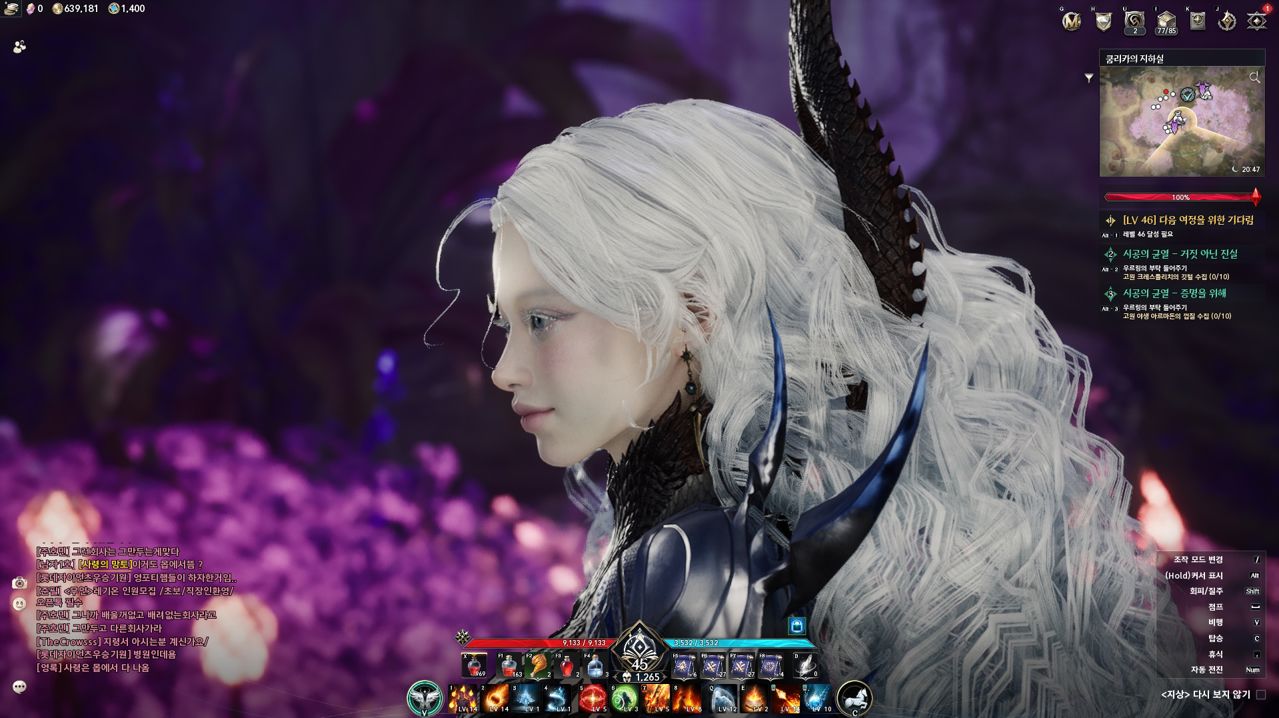Click the minimap magnifier search button
This screenshot has width=1279, height=718.
coord(1255,77)
